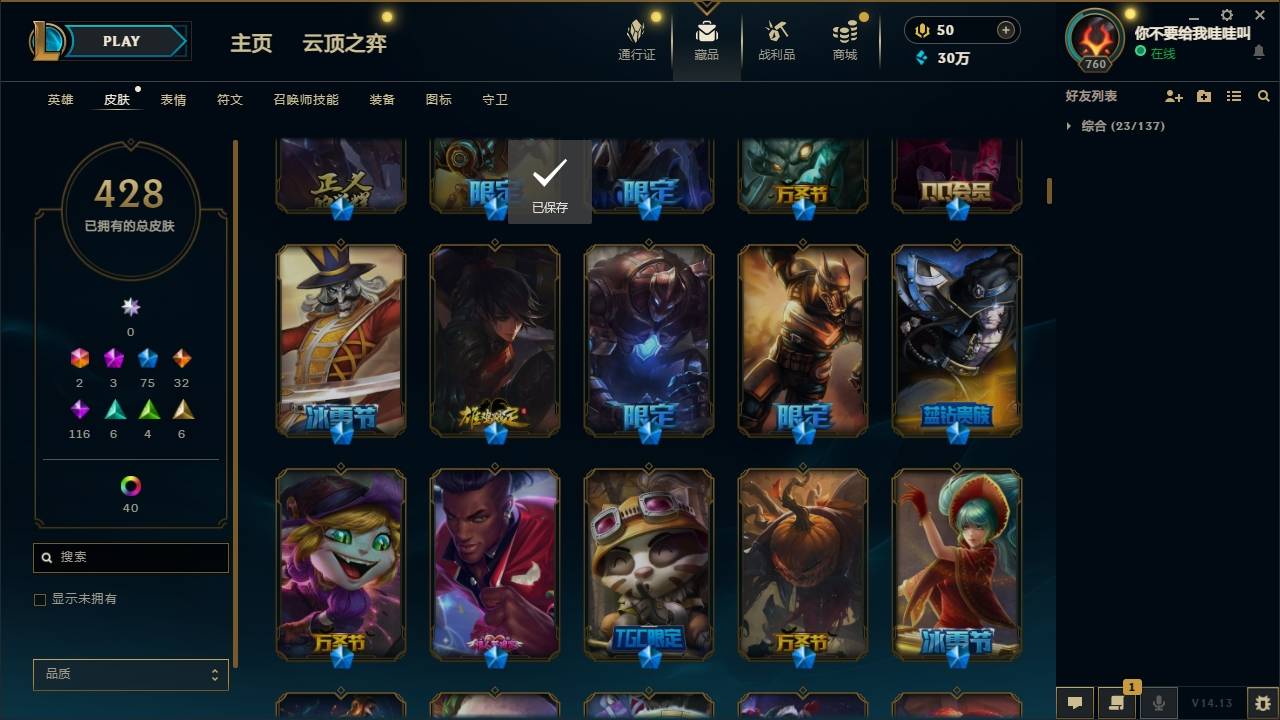The image size is (1280, 720).
Task: Click the add friend icon
Action: [1170, 95]
